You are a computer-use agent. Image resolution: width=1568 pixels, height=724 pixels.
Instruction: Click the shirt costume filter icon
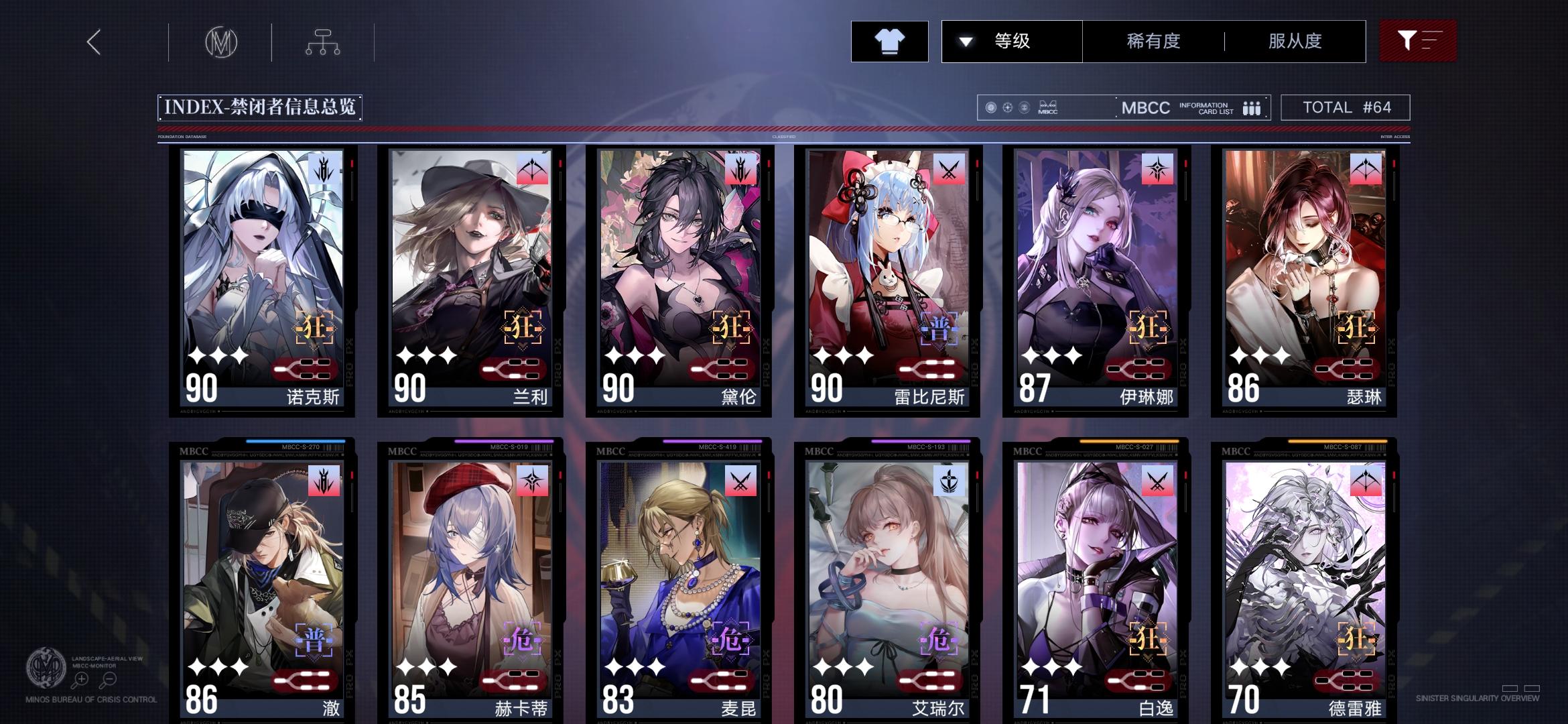[889, 41]
